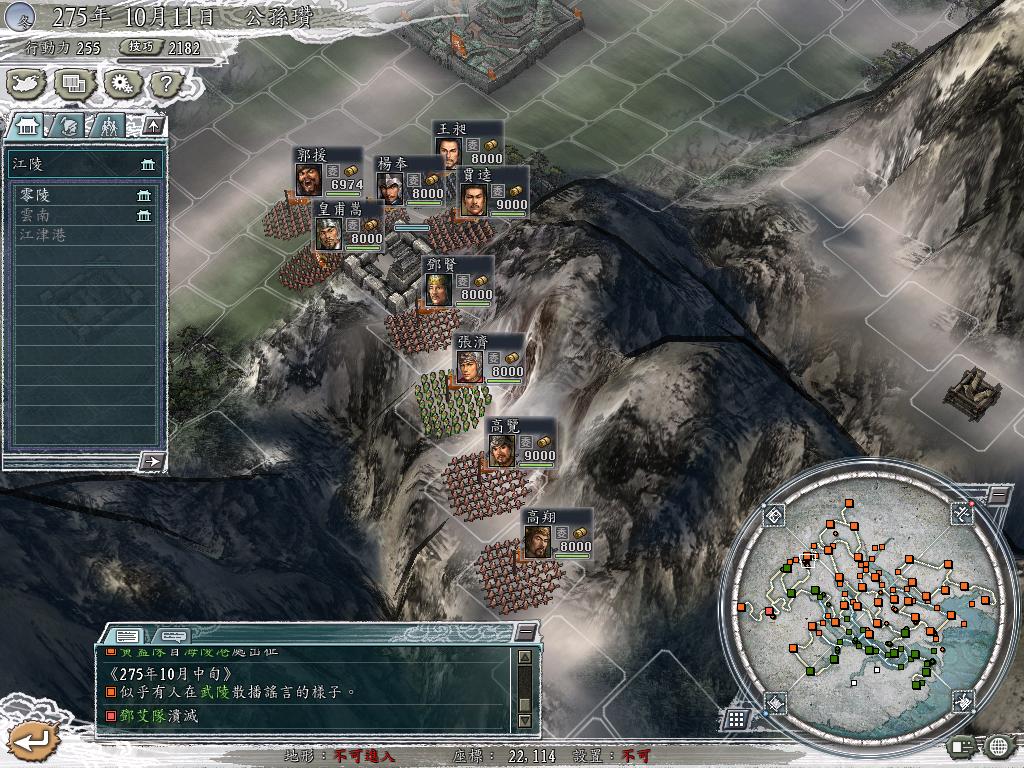This screenshot has height=768, width=1024.
Task: Switch to the helmet officer tab
Action: coord(68,126)
